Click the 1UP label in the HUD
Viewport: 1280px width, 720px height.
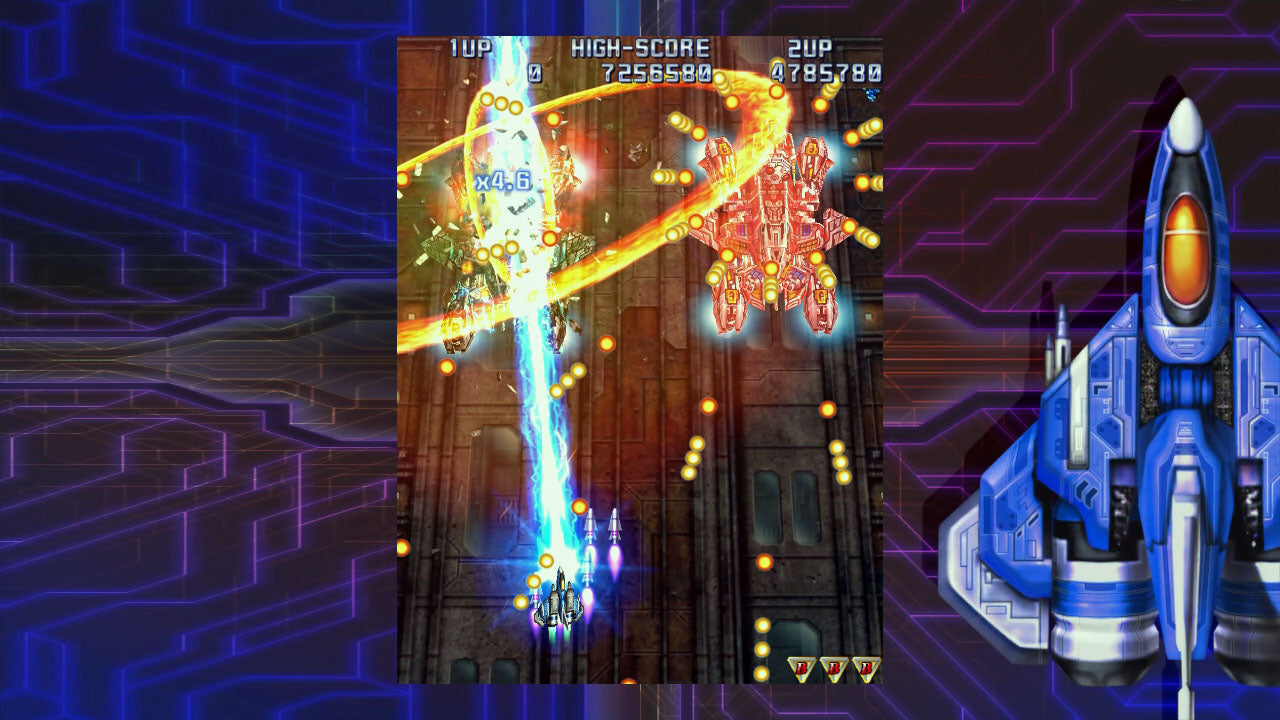(470, 45)
